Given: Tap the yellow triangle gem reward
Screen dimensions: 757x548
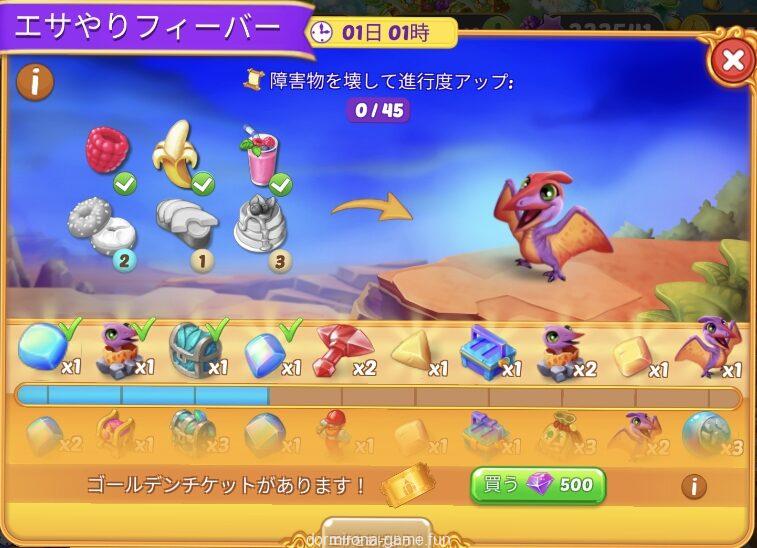Looking at the screenshot, I should tap(411, 351).
